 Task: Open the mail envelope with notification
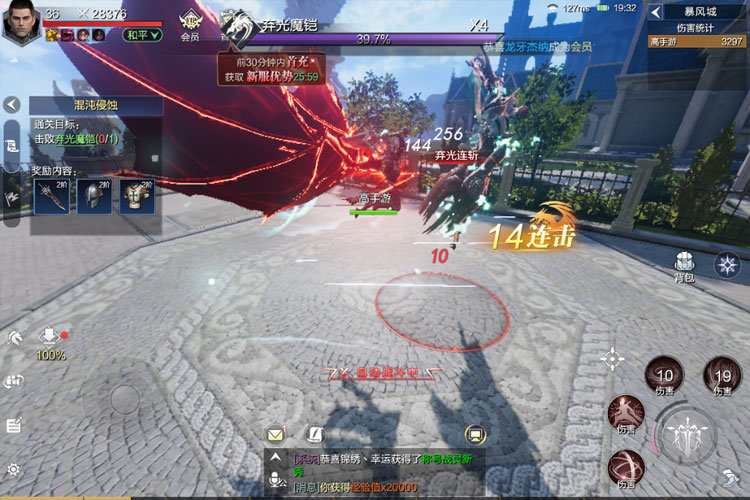275,434
